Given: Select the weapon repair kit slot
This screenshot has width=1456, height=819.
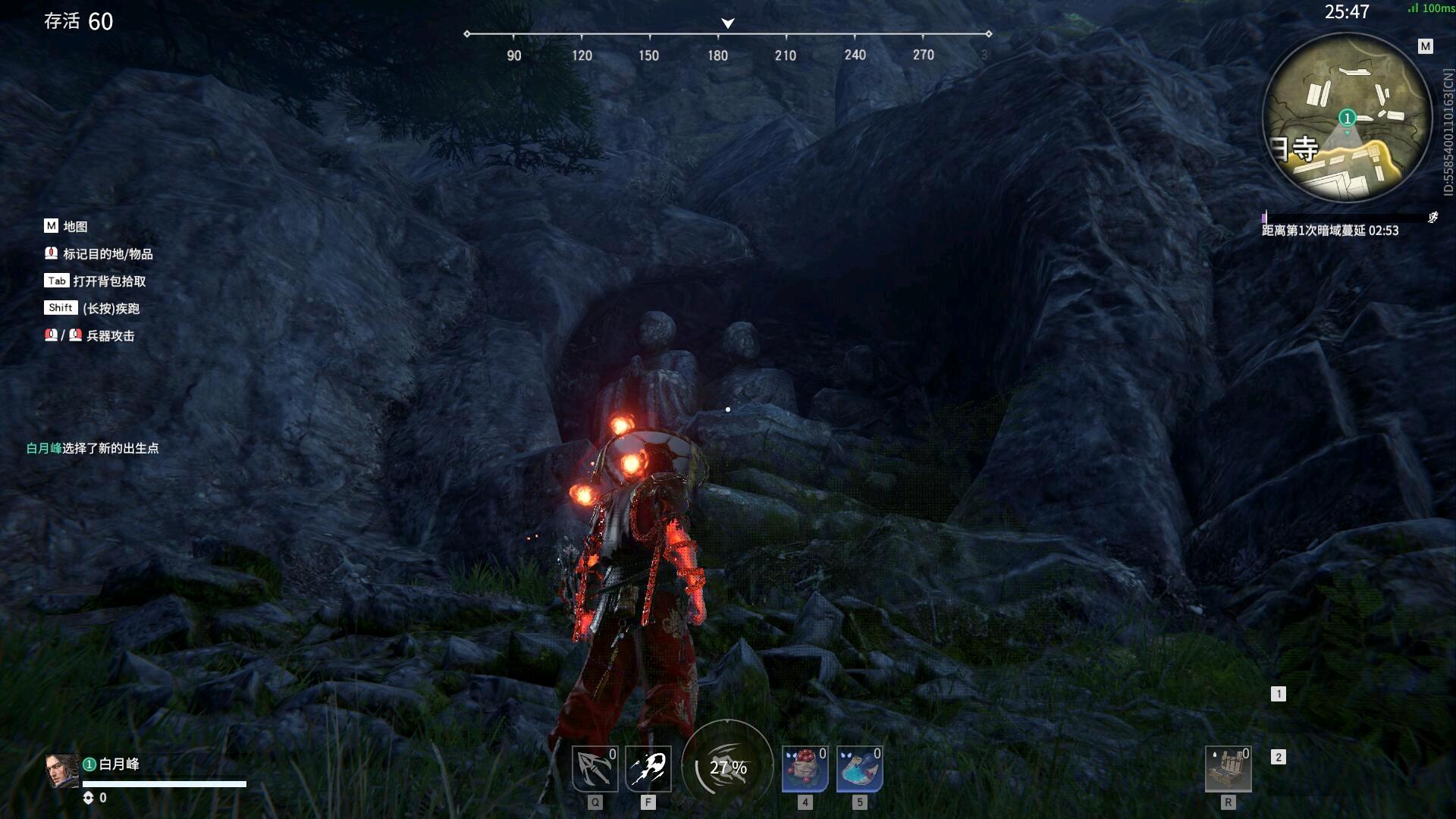Looking at the screenshot, I should (1228, 769).
